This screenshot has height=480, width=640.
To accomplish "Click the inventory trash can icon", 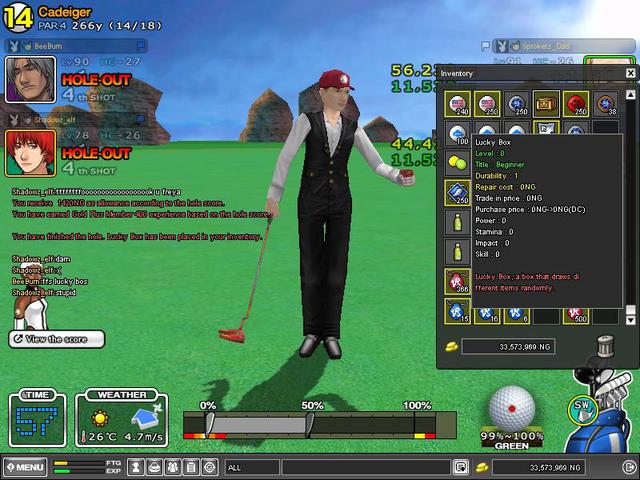I will 603,345.
